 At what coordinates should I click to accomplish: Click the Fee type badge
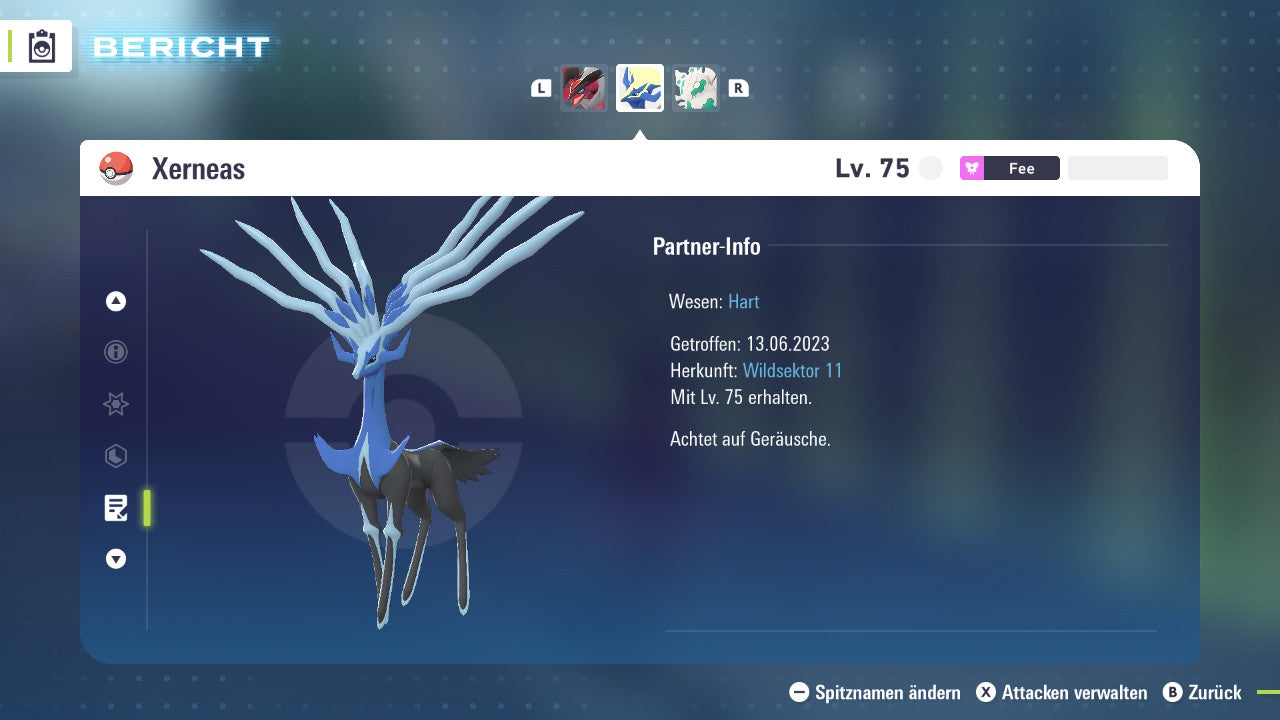tap(1009, 168)
